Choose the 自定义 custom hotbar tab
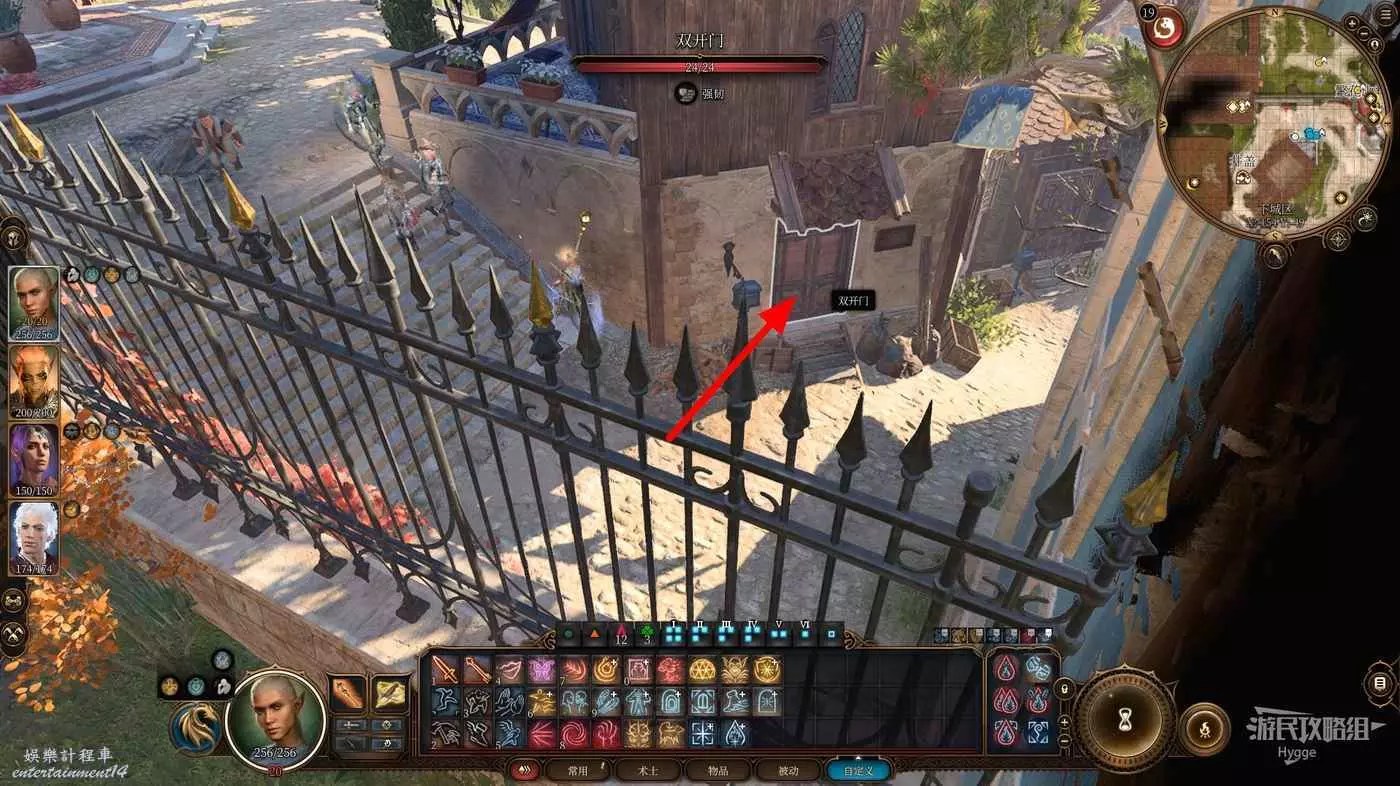Viewport: 1400px width, 786px height. pyautogui.click(x=858, y=771)
